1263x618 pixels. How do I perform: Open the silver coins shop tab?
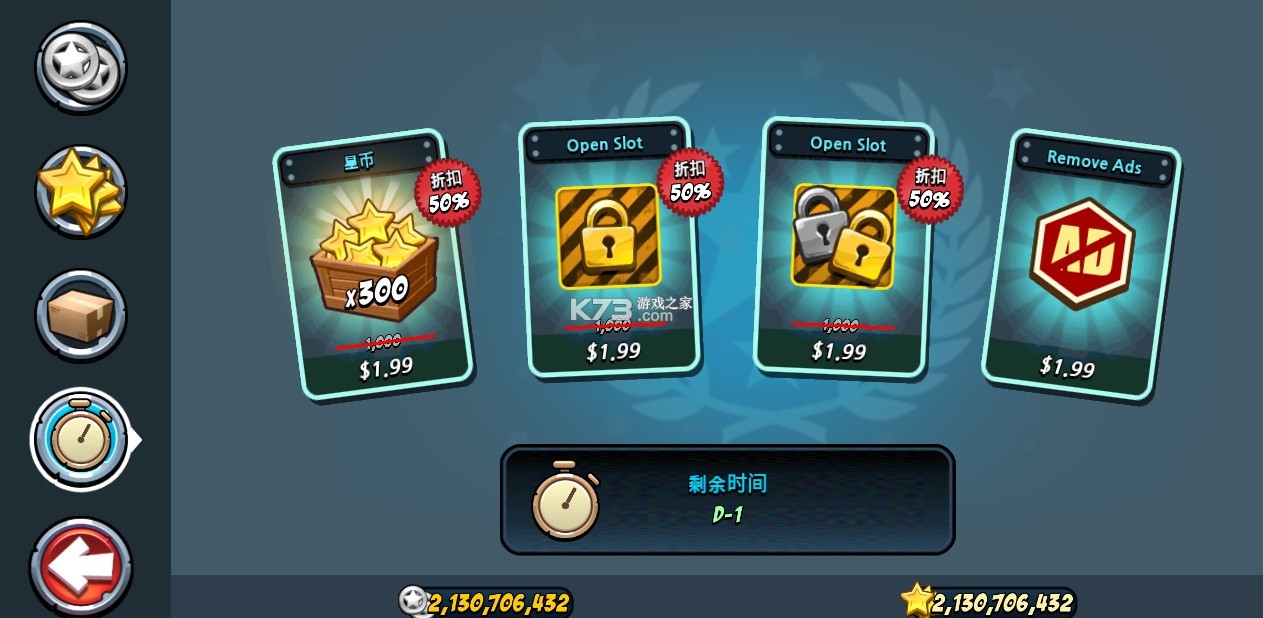pos(81,66)
